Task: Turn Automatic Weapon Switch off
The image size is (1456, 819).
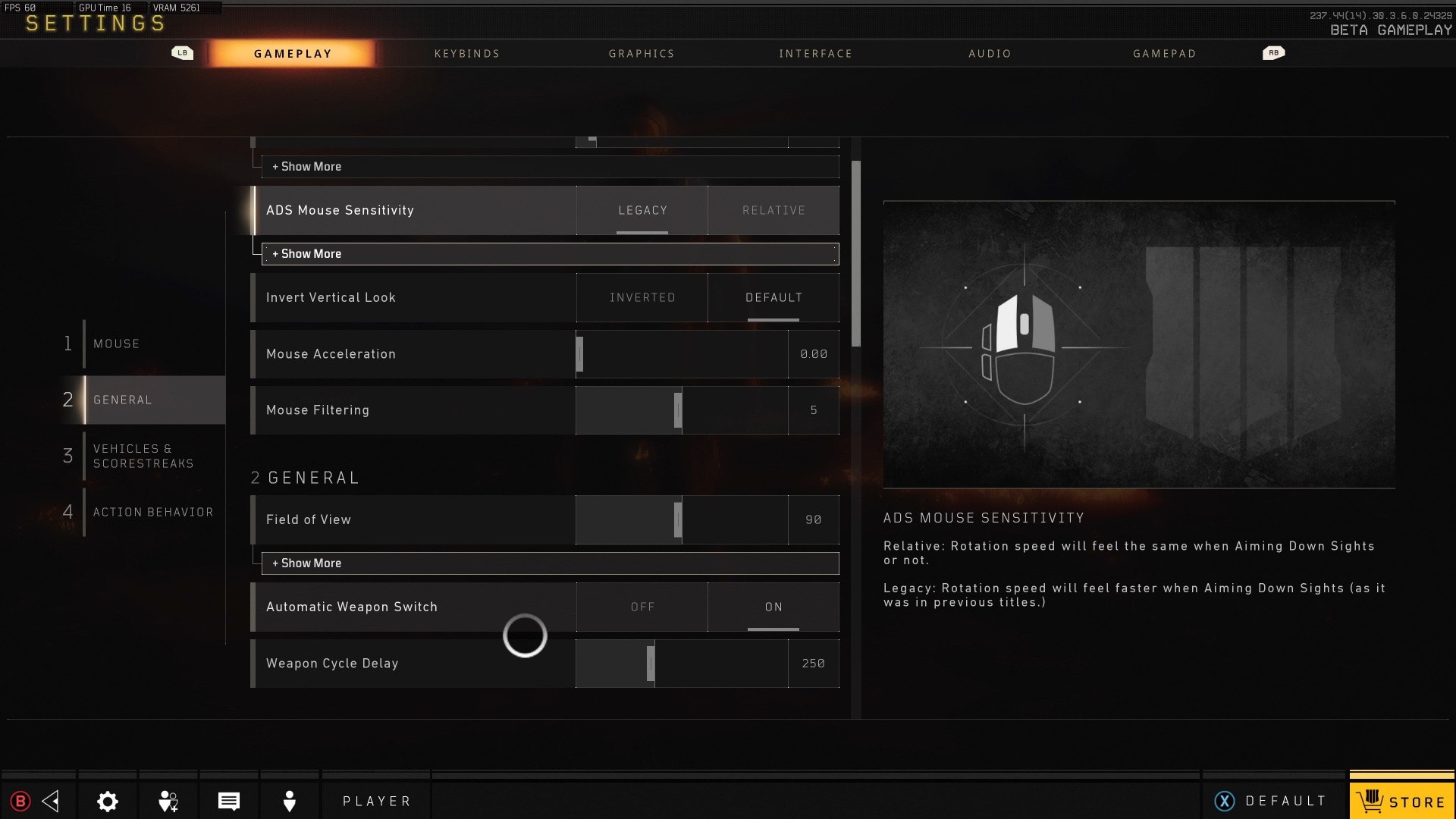Action: click(x=642, y=607)
